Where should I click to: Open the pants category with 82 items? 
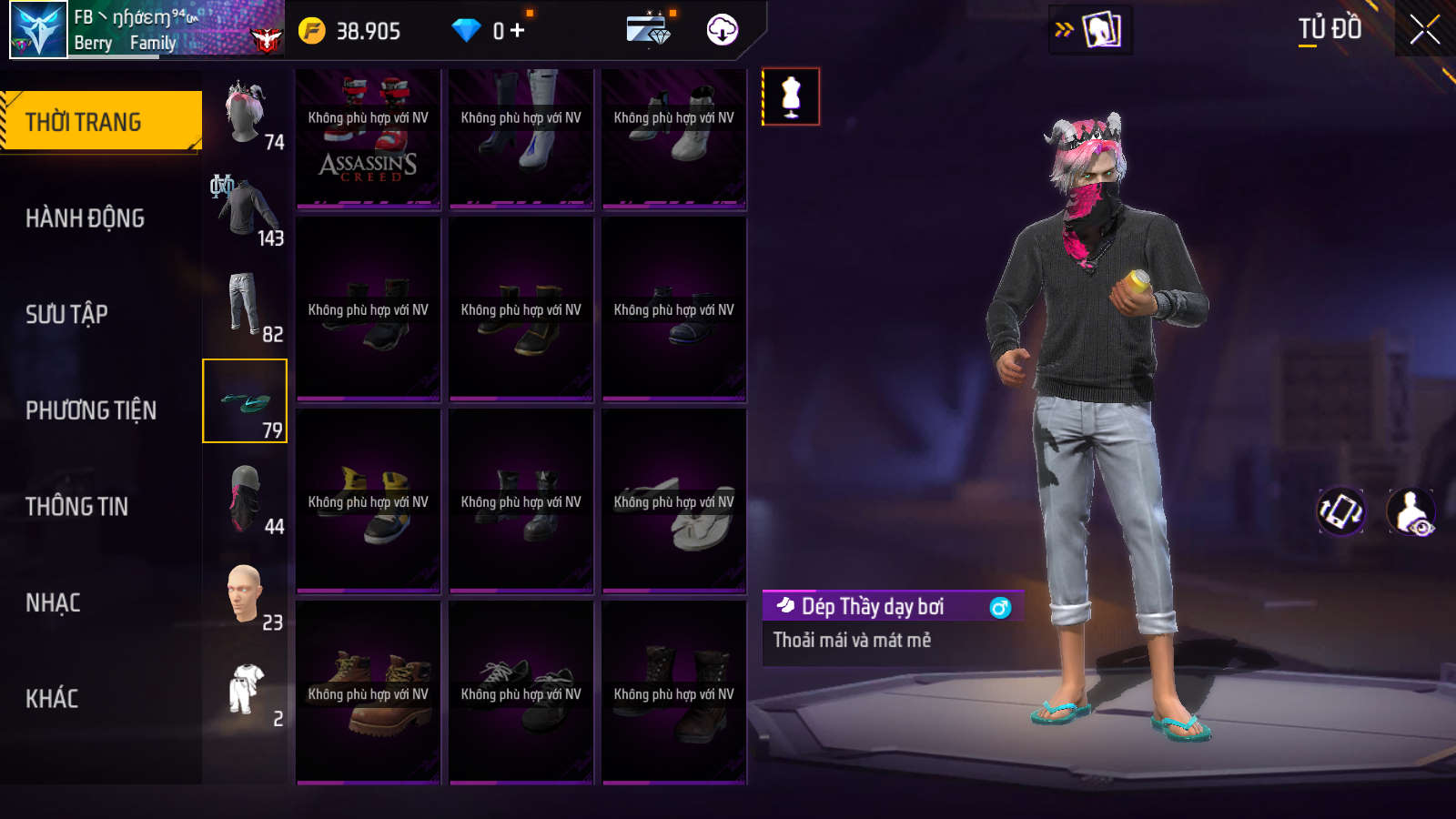245,306
